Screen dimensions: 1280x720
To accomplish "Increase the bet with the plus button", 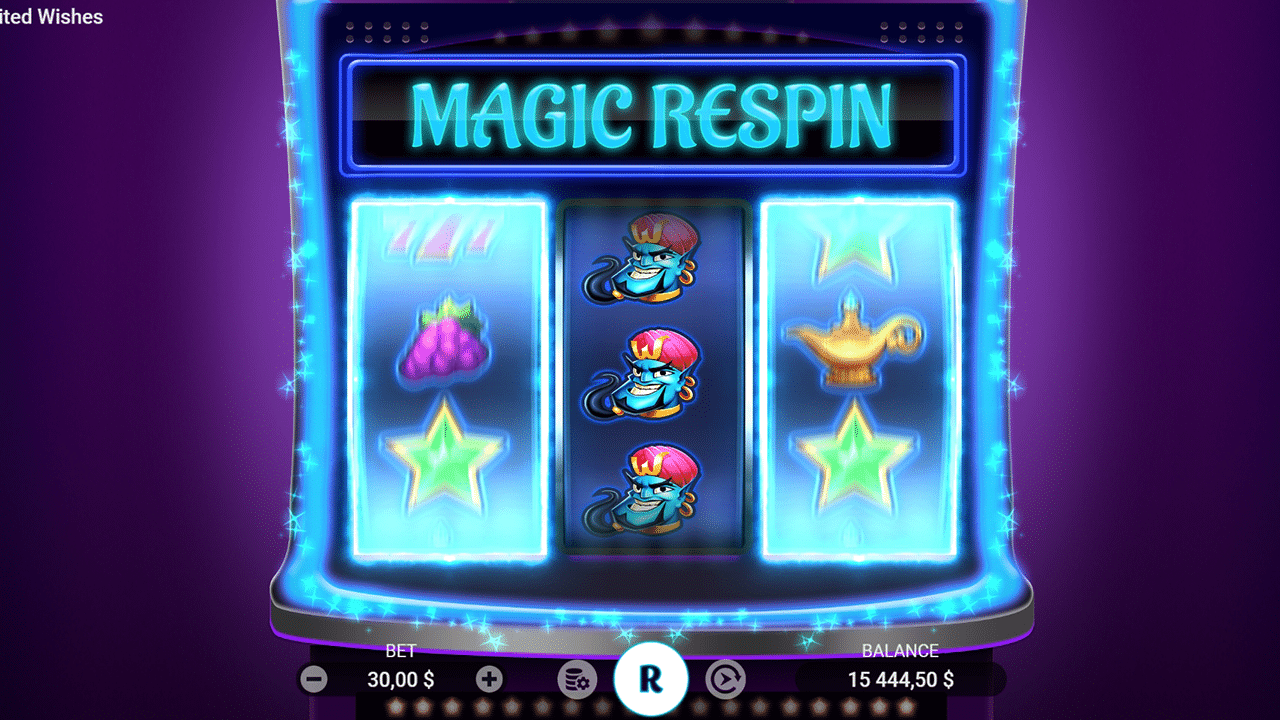I will tap(488, 679).
